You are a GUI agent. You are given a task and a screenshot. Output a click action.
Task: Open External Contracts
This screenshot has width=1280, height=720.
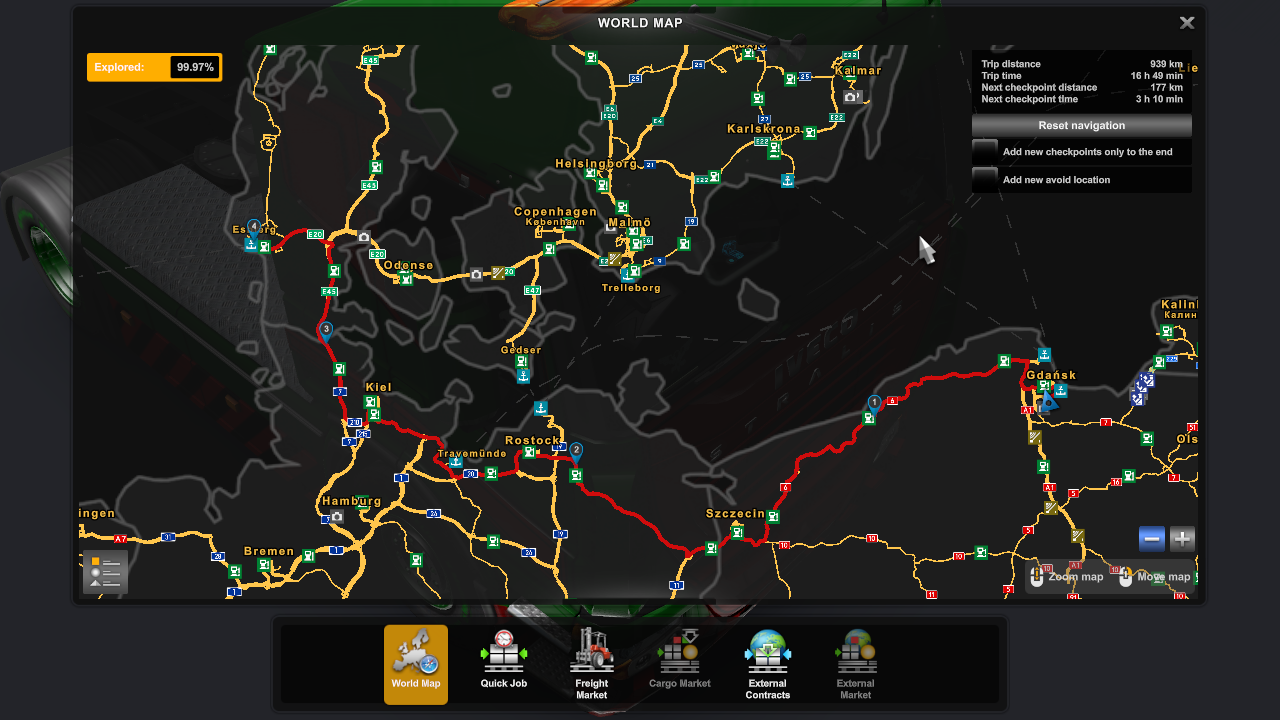click(767, 664)
